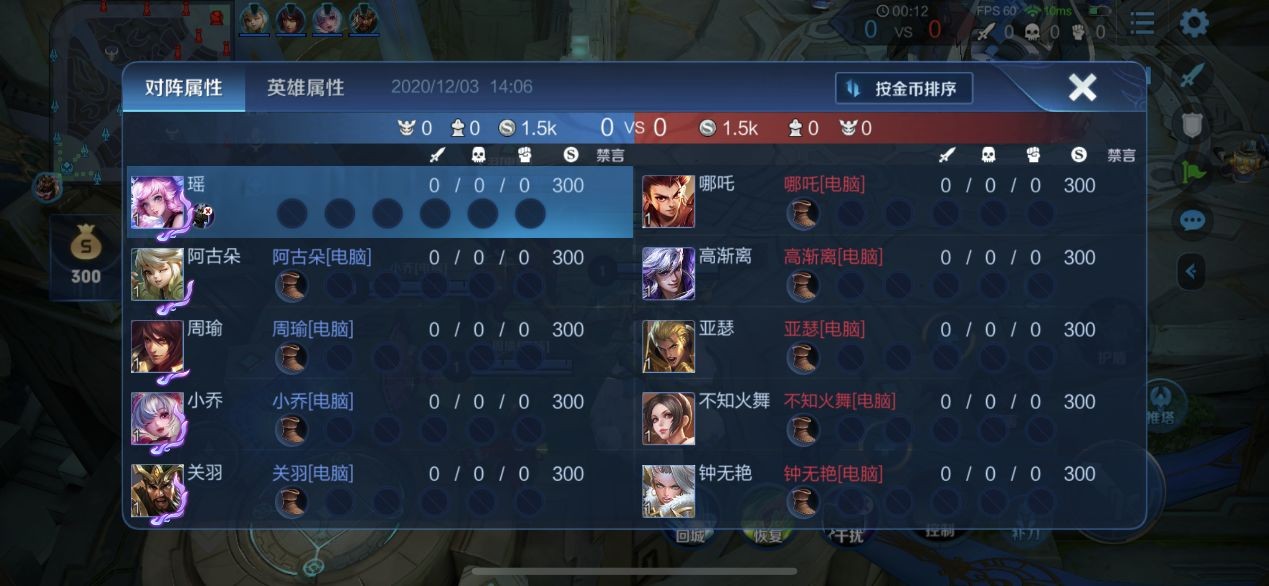Sort the scoreboard with 按金币排序

pos(904,88)
